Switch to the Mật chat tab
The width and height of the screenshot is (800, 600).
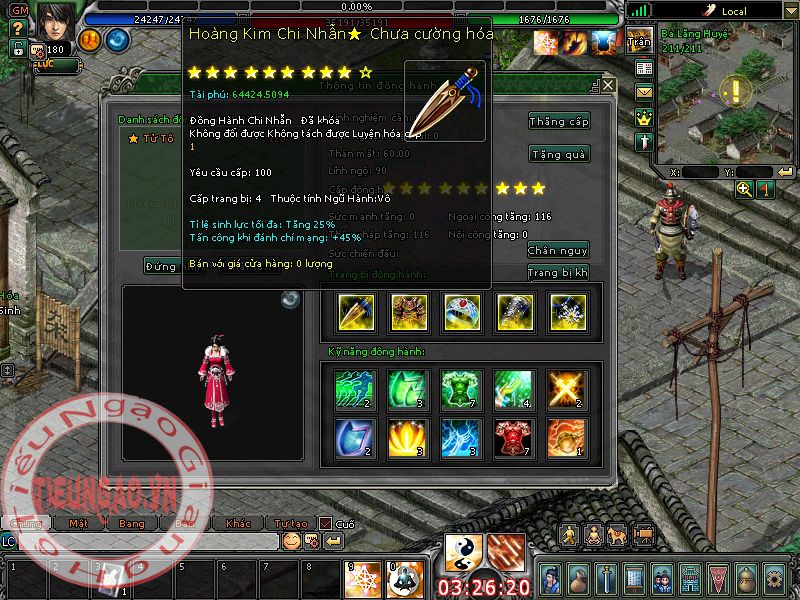click(78, 523)
